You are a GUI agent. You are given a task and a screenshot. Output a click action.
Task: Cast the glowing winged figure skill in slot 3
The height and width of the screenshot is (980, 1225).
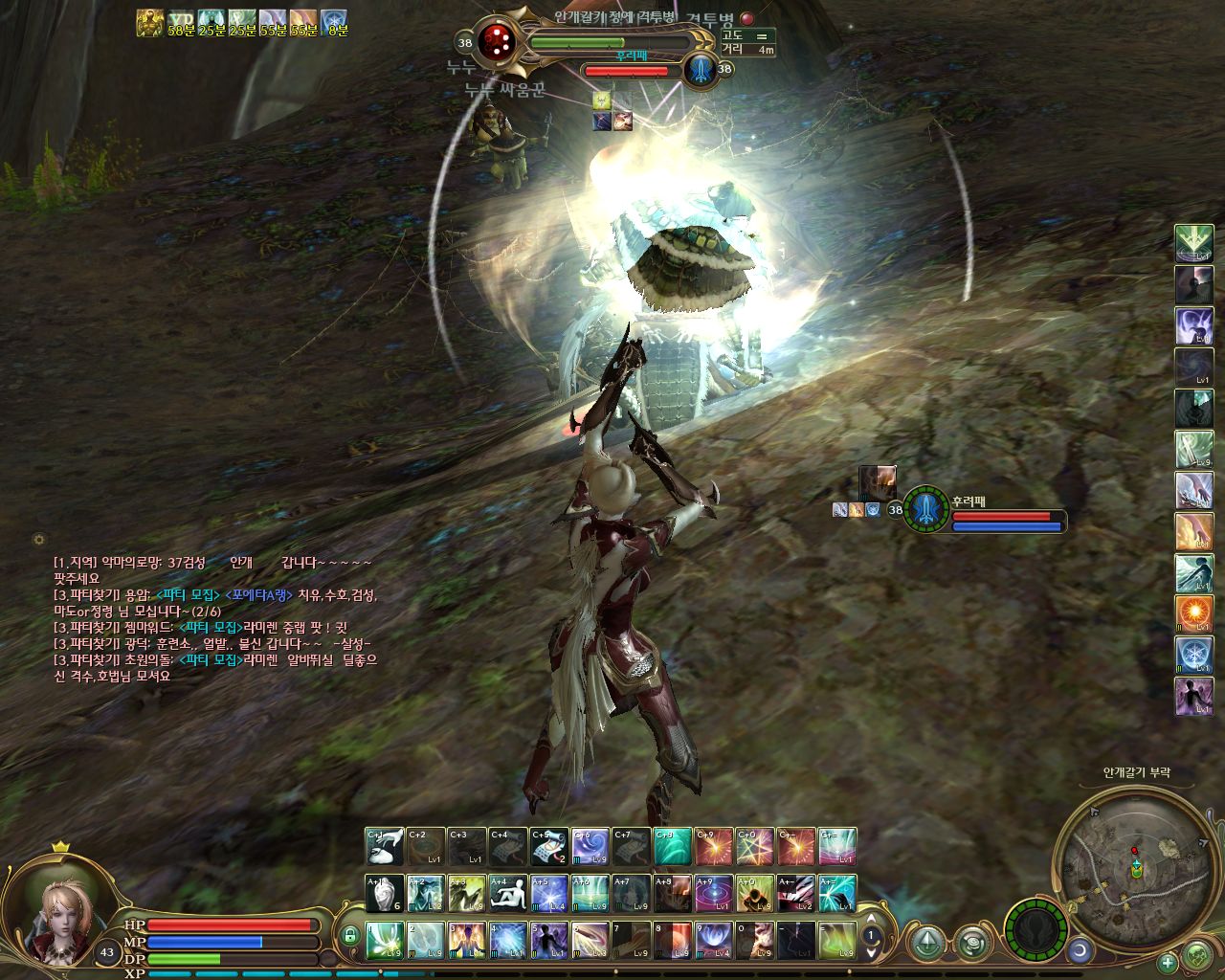[x=467, y=940]
